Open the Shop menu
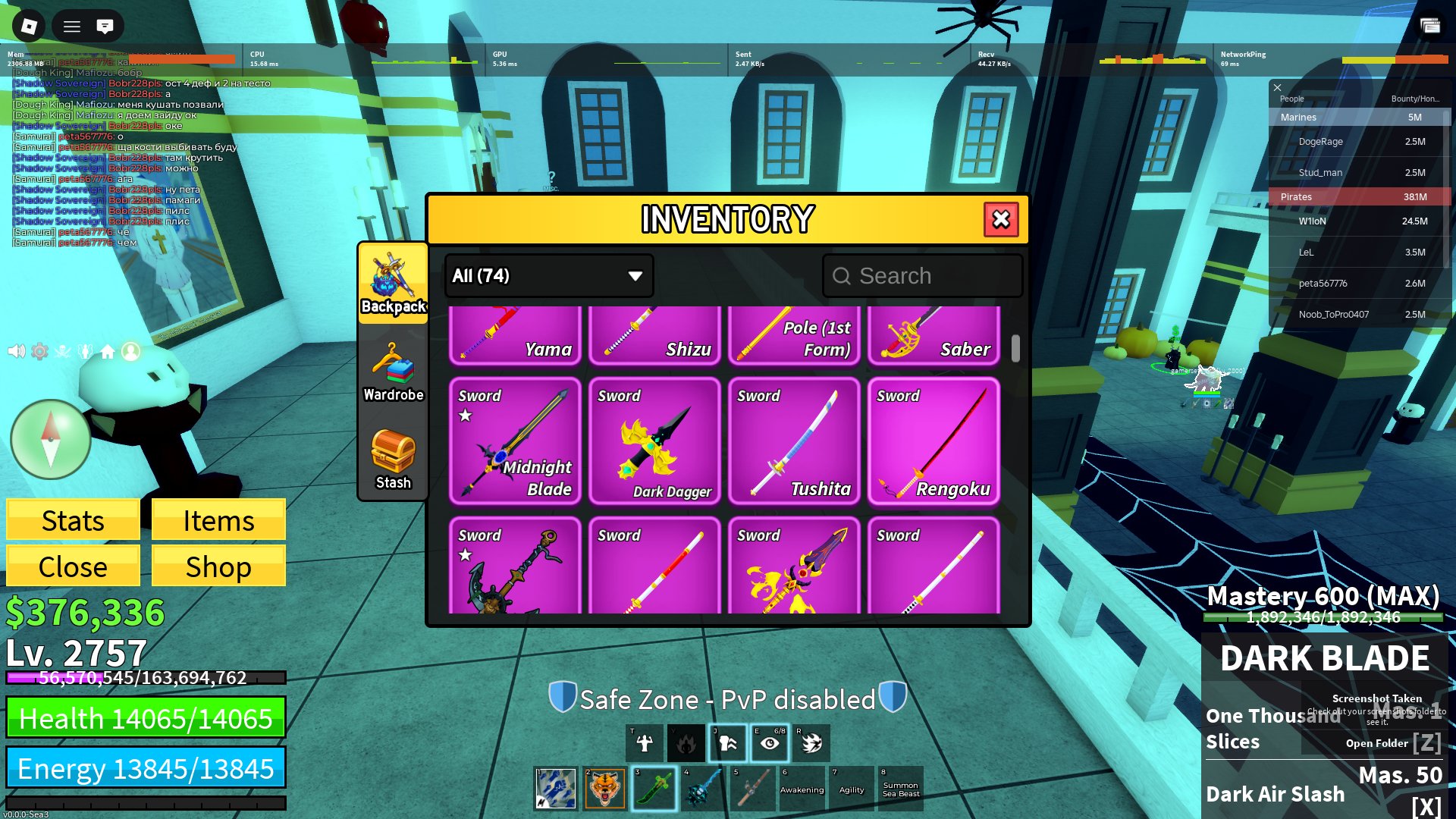Image resolution: width=1456 pixels, height=819 pixels. pos(218,566)
